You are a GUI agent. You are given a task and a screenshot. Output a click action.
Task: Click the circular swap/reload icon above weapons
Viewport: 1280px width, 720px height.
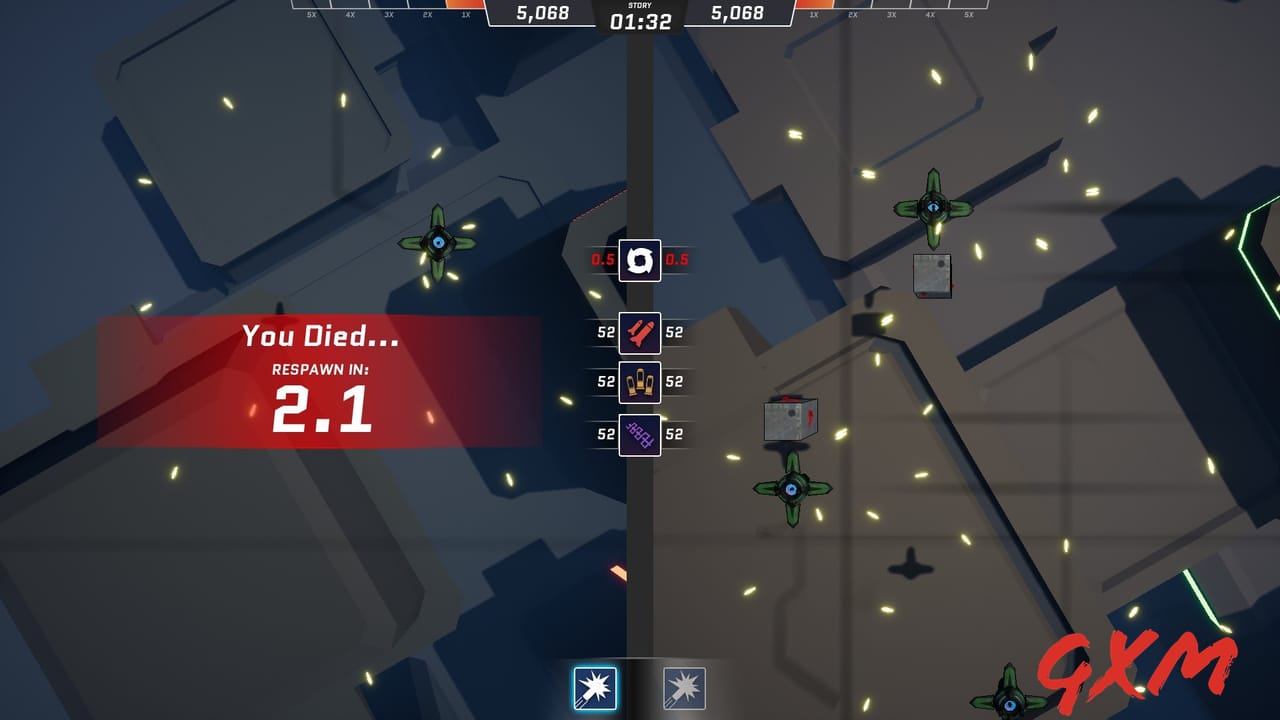(x=641, y=259)
